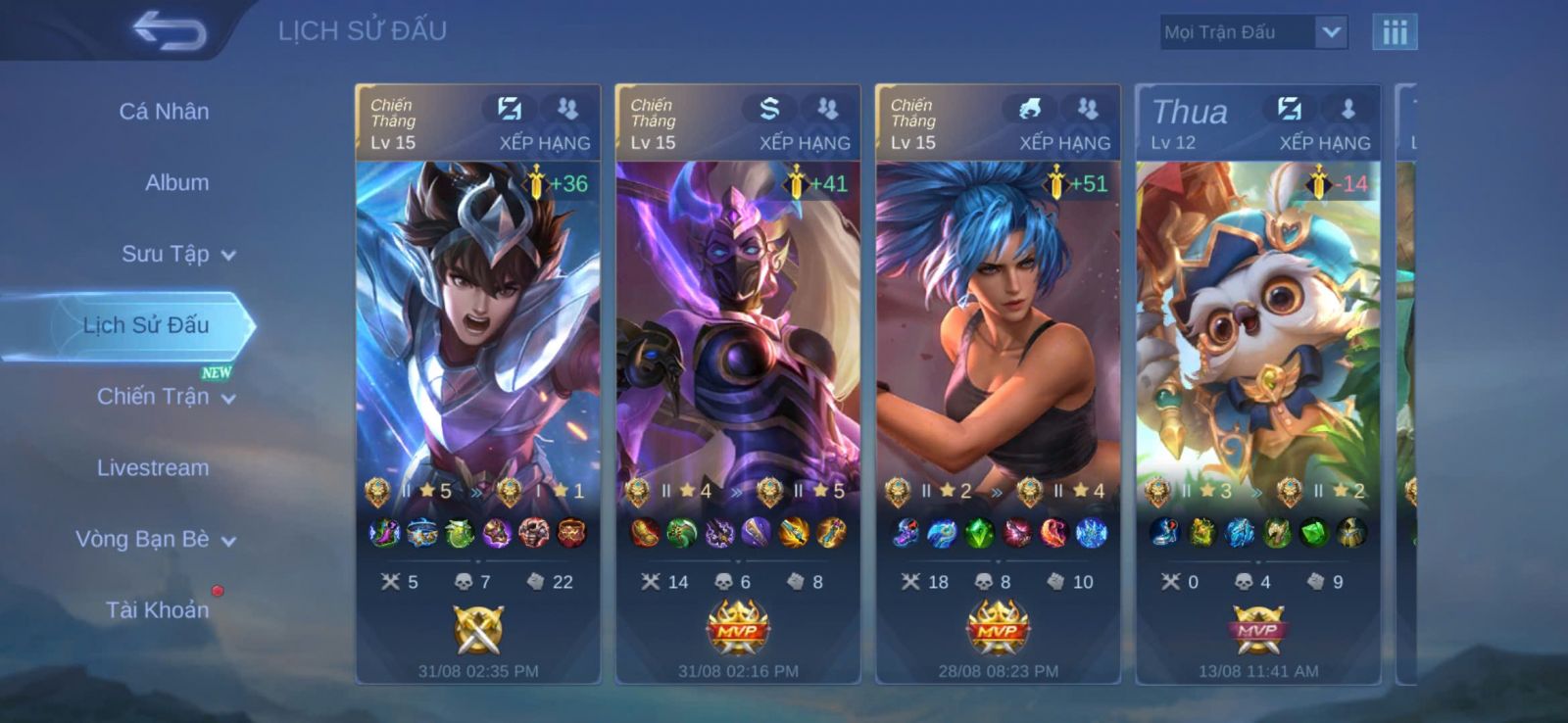The image size is (1568, 723).
Task: Open the +36 victory match card
Action: [x=478, y=382]
